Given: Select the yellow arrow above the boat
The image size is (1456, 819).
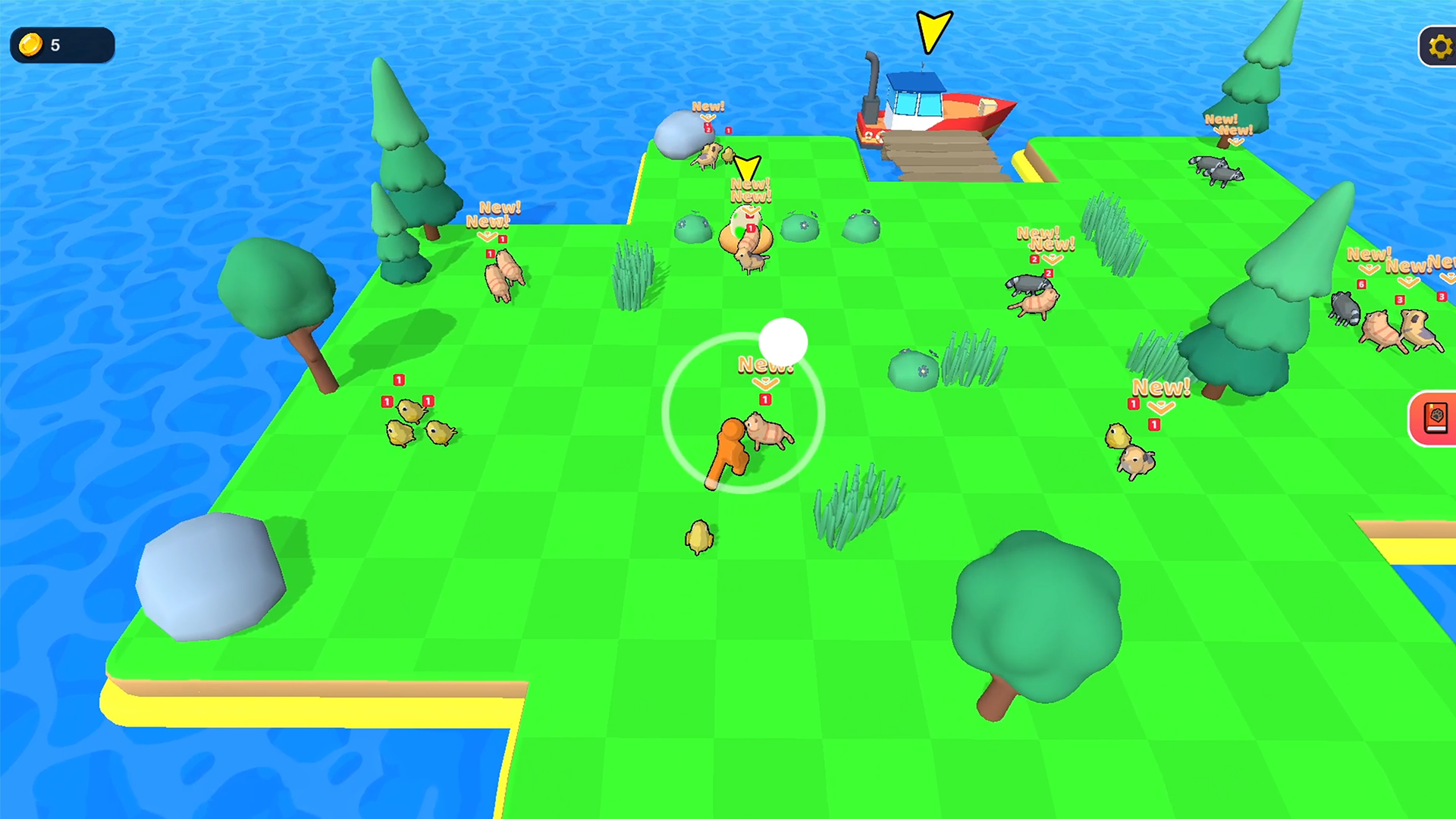Looking at the screenshot, I should (x=933, y=29).
